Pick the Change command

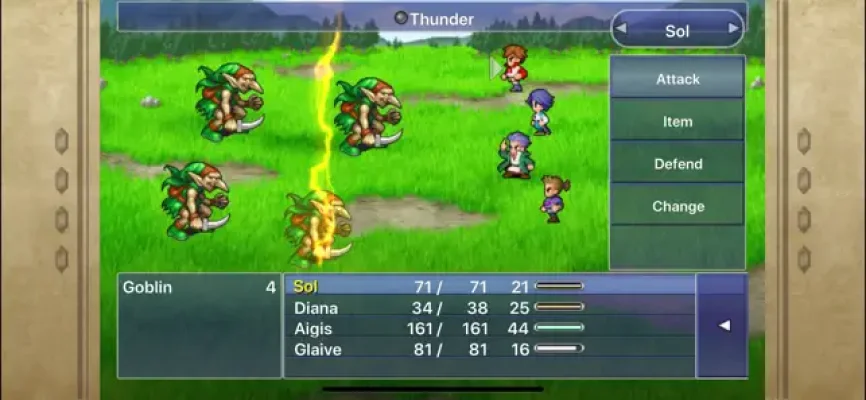pos(677,207)
